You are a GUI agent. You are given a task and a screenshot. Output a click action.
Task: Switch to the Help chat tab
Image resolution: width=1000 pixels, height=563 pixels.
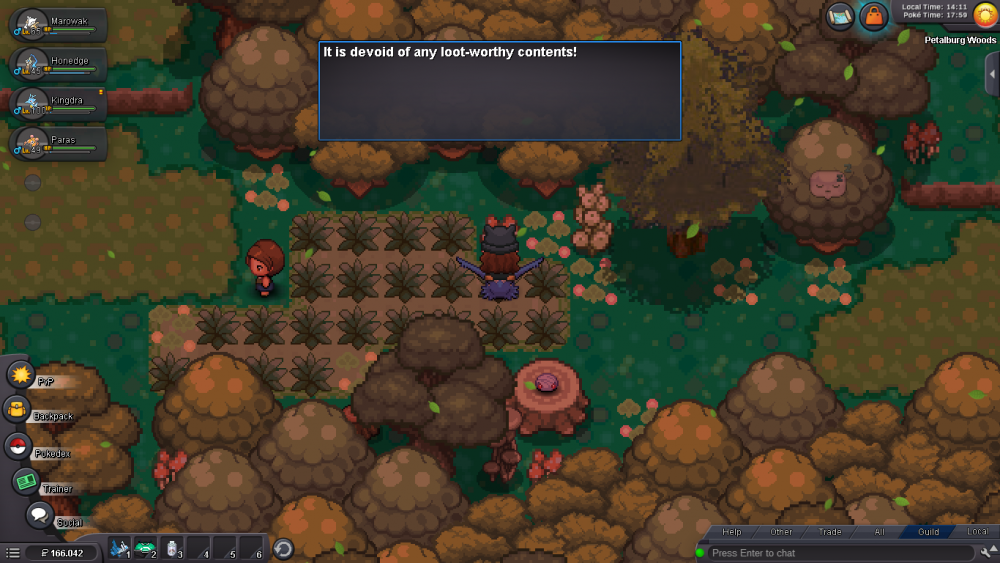pos(732,532)
